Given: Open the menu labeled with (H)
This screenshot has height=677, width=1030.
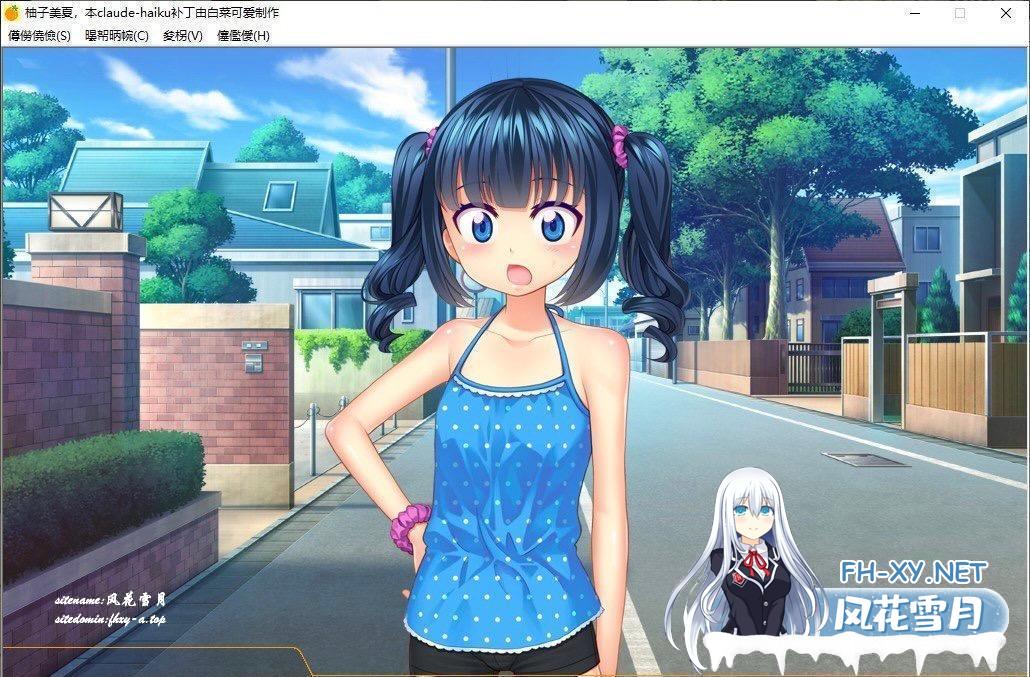Looking at the screenshot, I should click(x=243, y=36).
